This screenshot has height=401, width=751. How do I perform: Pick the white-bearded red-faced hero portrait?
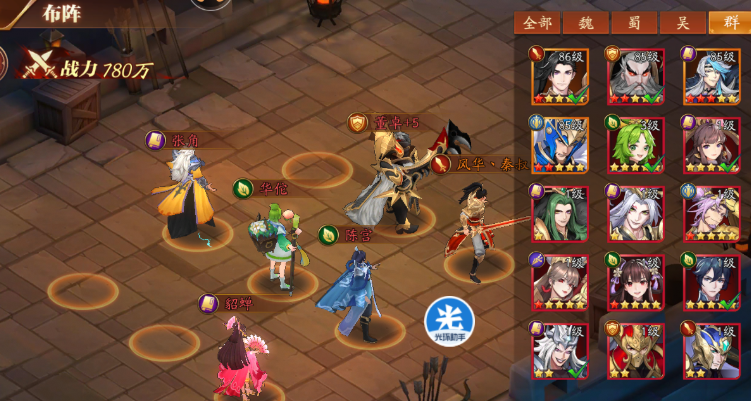pyautogui.click(x=634, y=76)
